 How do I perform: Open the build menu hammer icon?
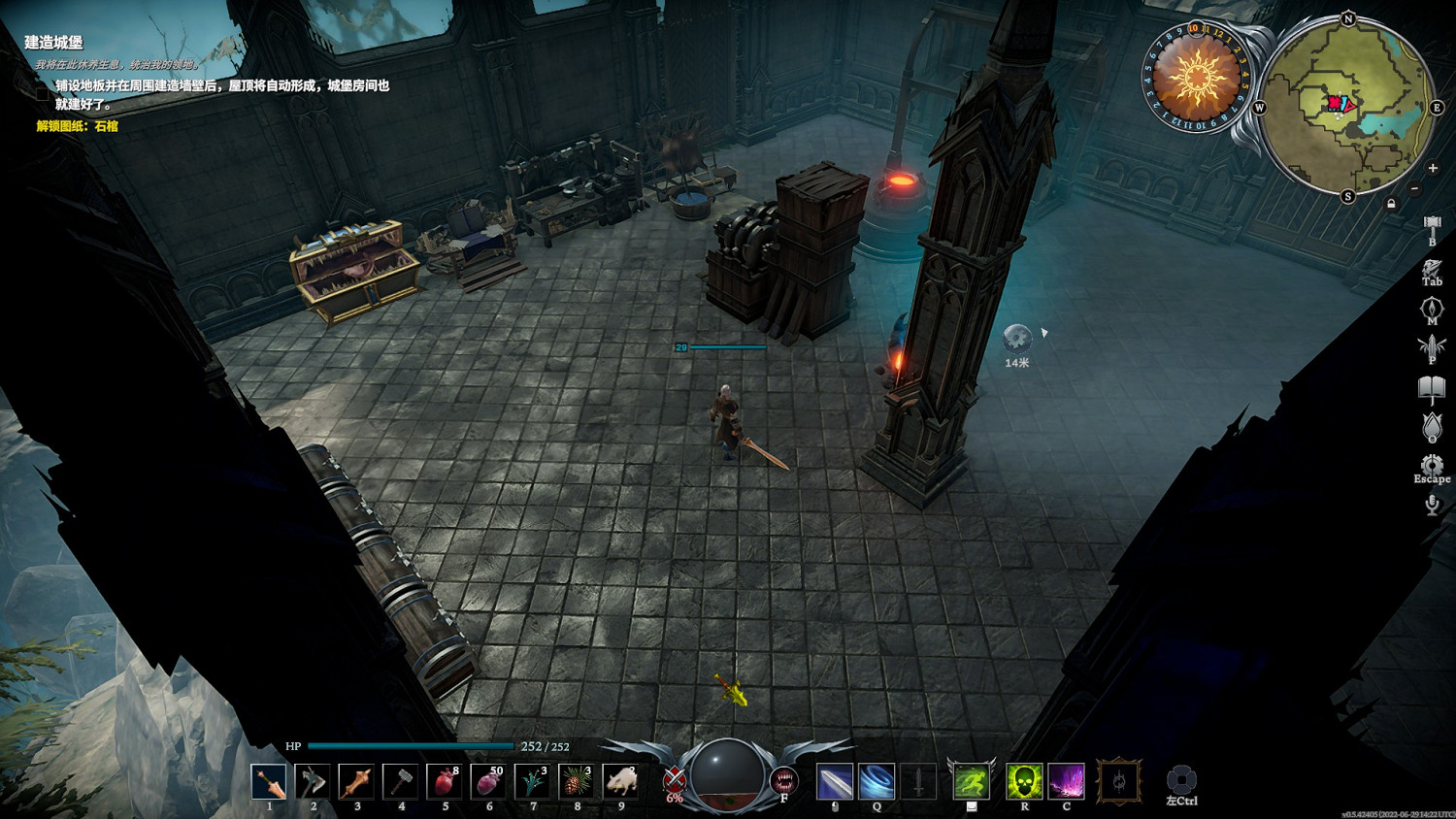(1432, 227)
